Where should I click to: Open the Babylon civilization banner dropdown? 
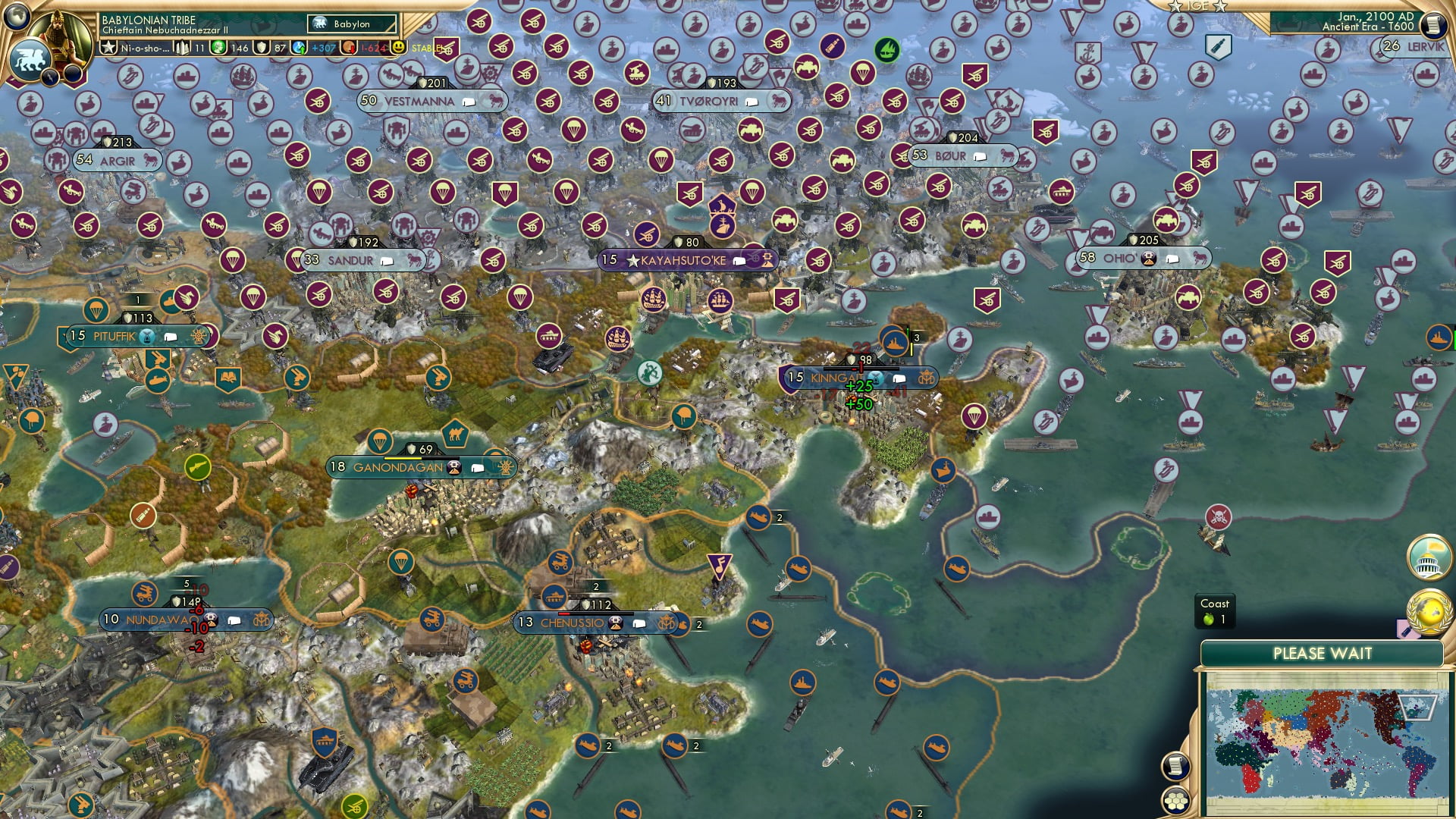(349, 24)
